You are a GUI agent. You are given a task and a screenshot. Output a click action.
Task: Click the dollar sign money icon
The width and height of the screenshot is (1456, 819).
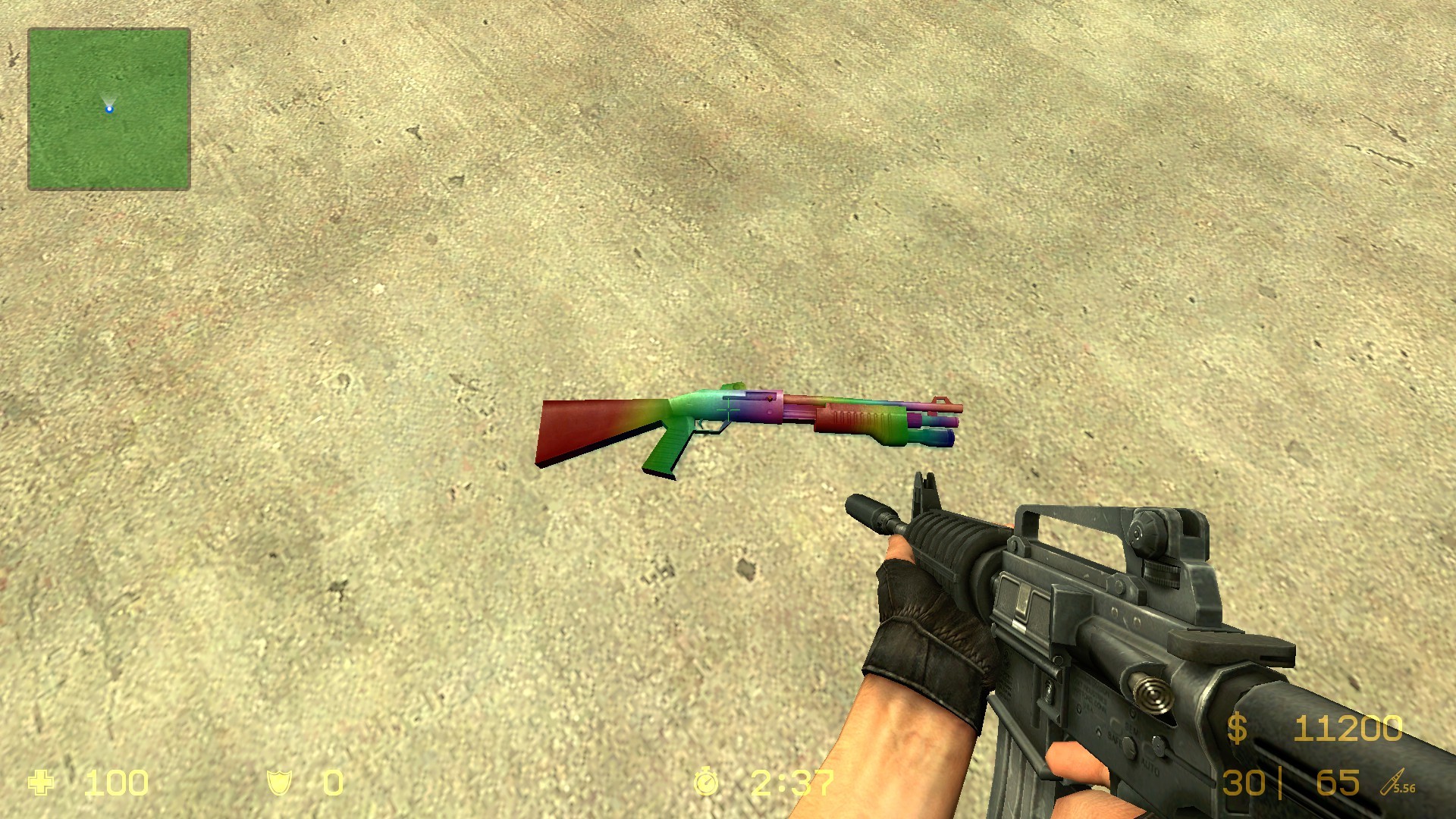click(1237, 730)
